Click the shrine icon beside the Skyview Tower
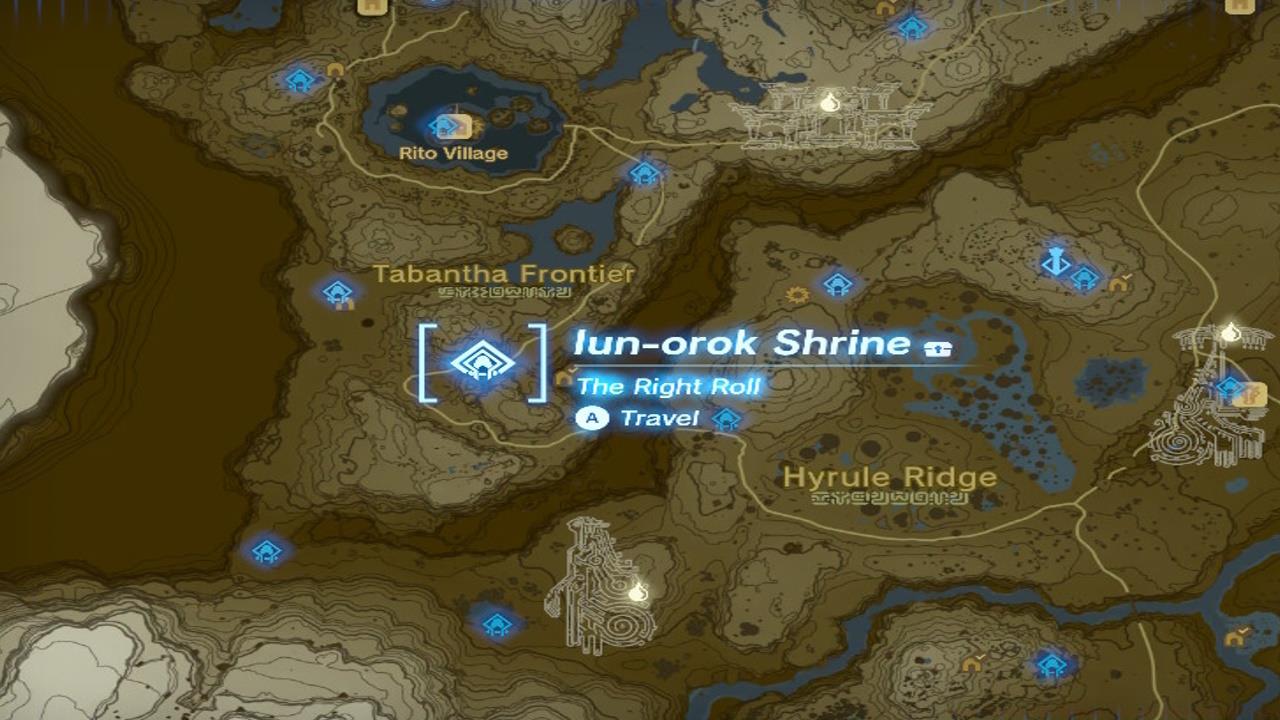The image size is (1280, 720). click(1087, 276)
